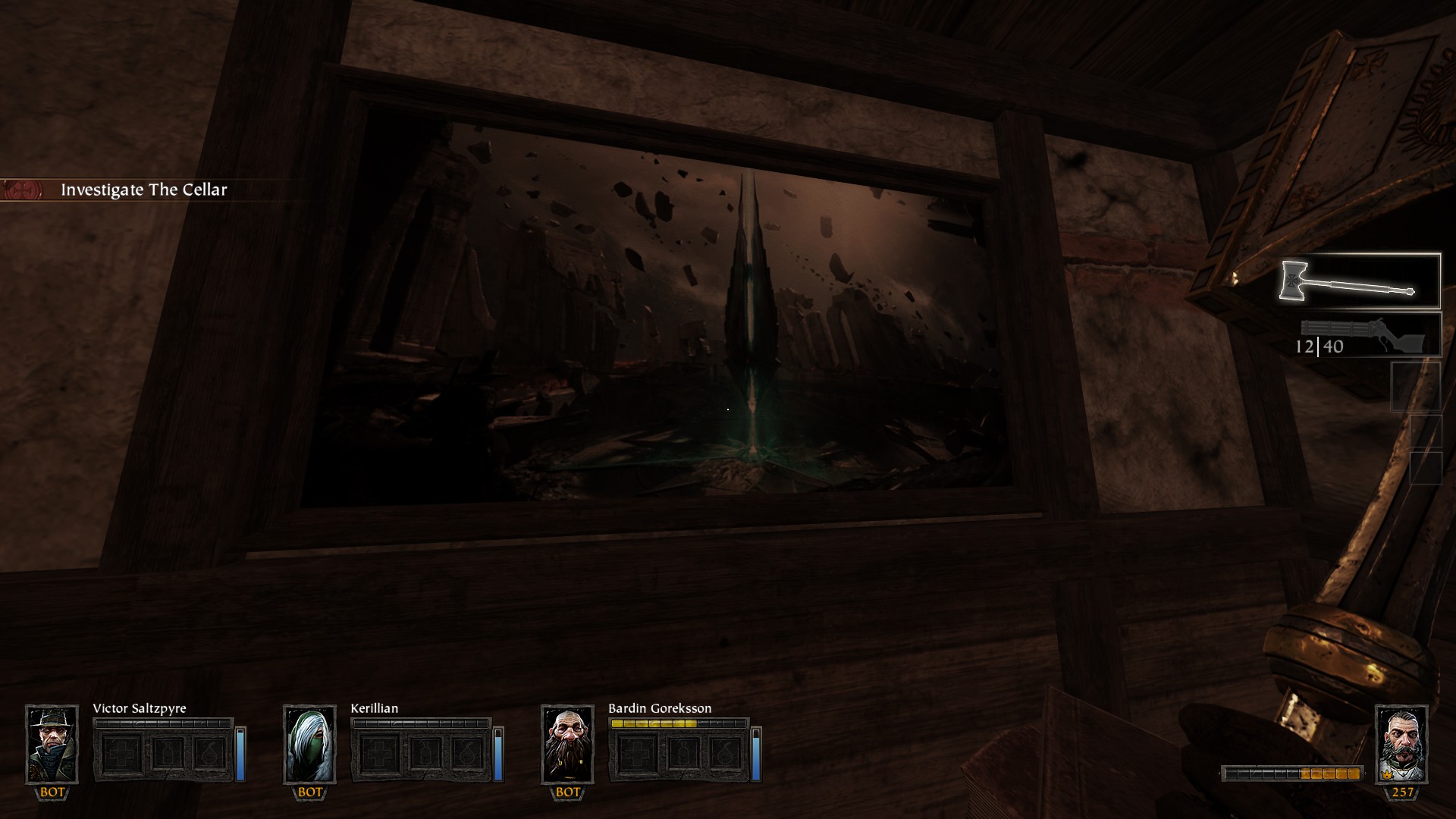Image resolution: width=1456 pixels, height=819 pixels.
Task: Click Kerillian's medkit slot icon
Action: pyautogui.click(x=381, y=752)
